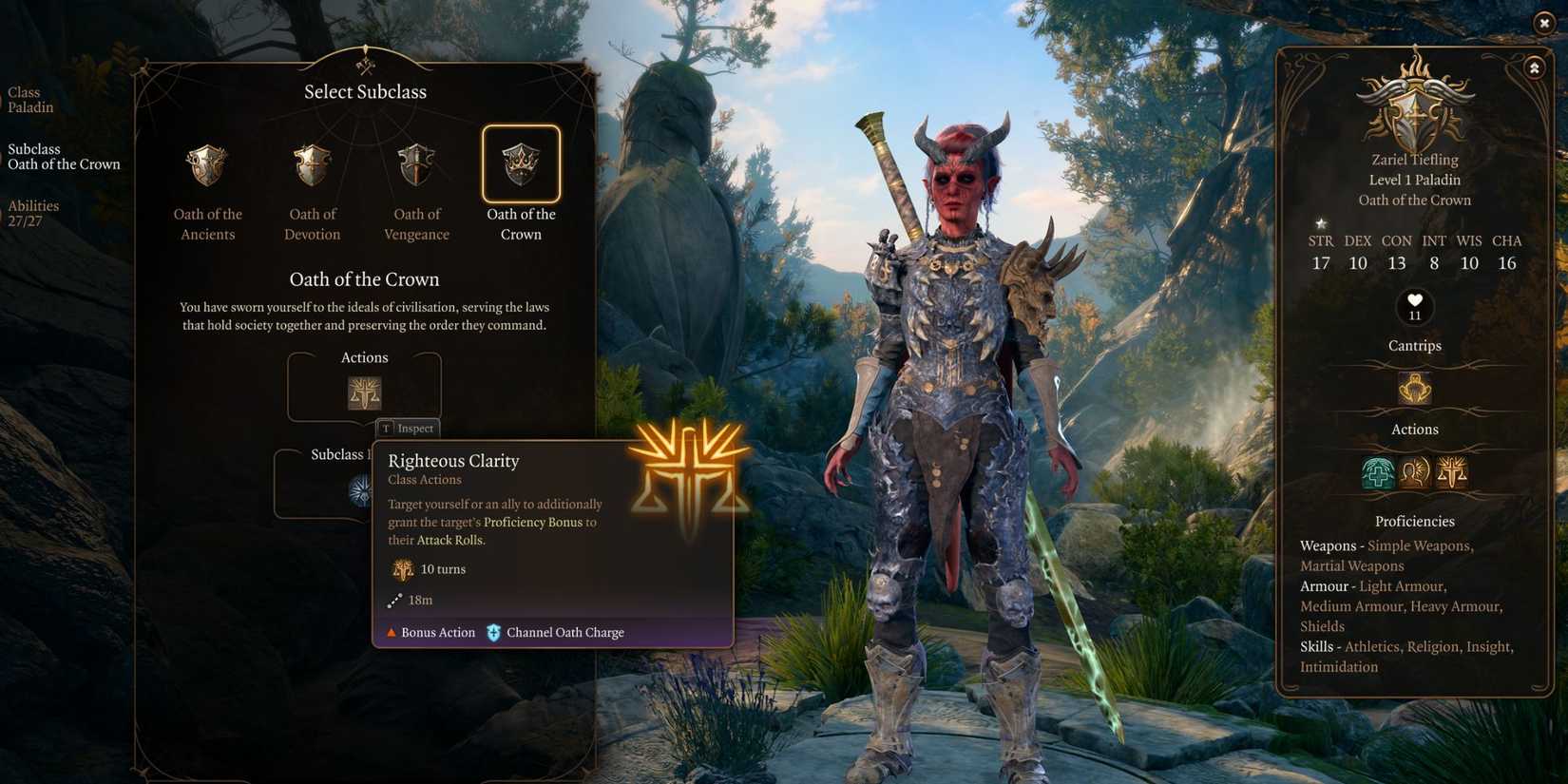
Task: Click the cantrip icon below the Cantrips heading
Action: coord(1414,388)
